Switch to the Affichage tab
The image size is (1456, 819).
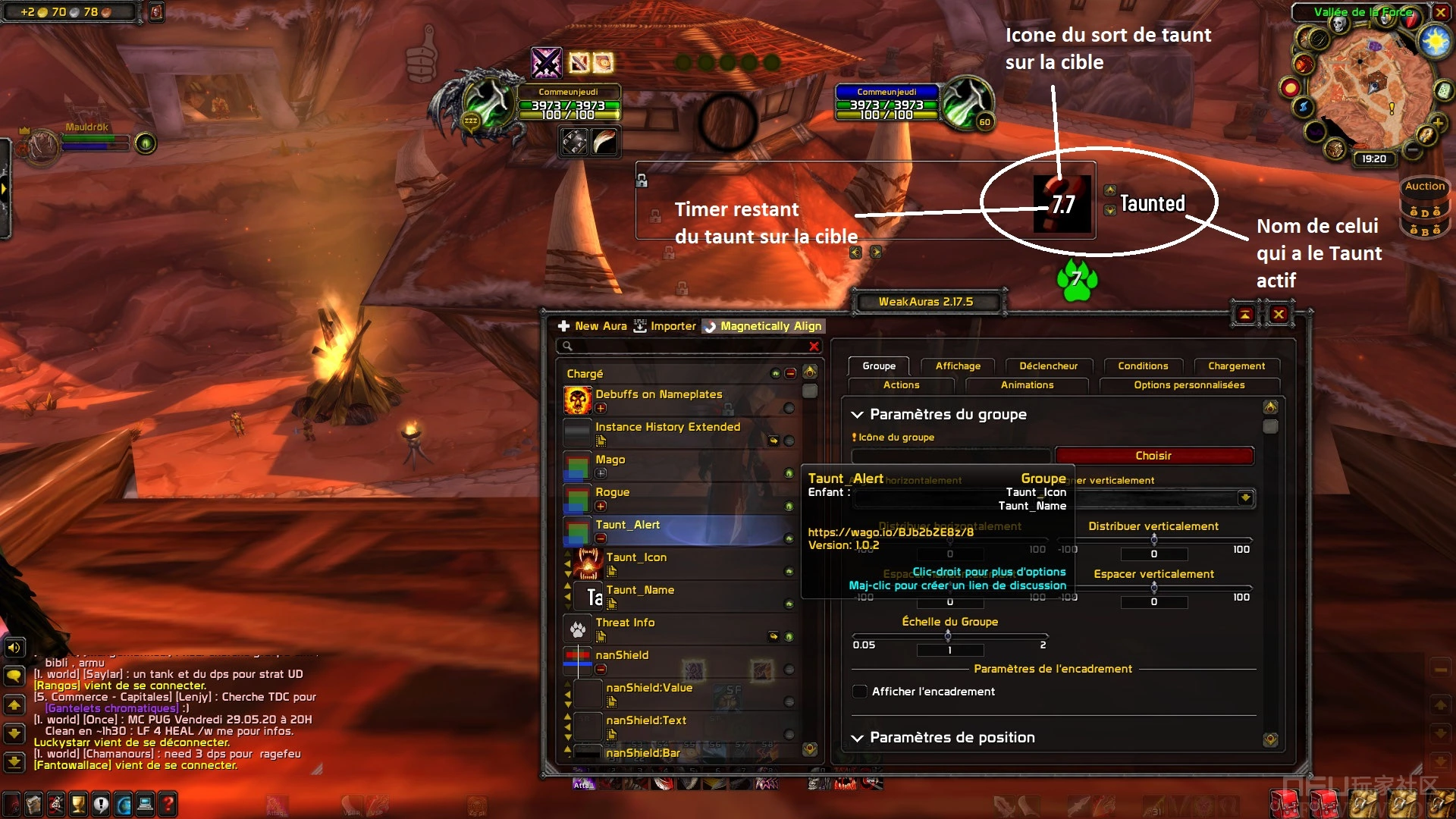click(958, 366)
